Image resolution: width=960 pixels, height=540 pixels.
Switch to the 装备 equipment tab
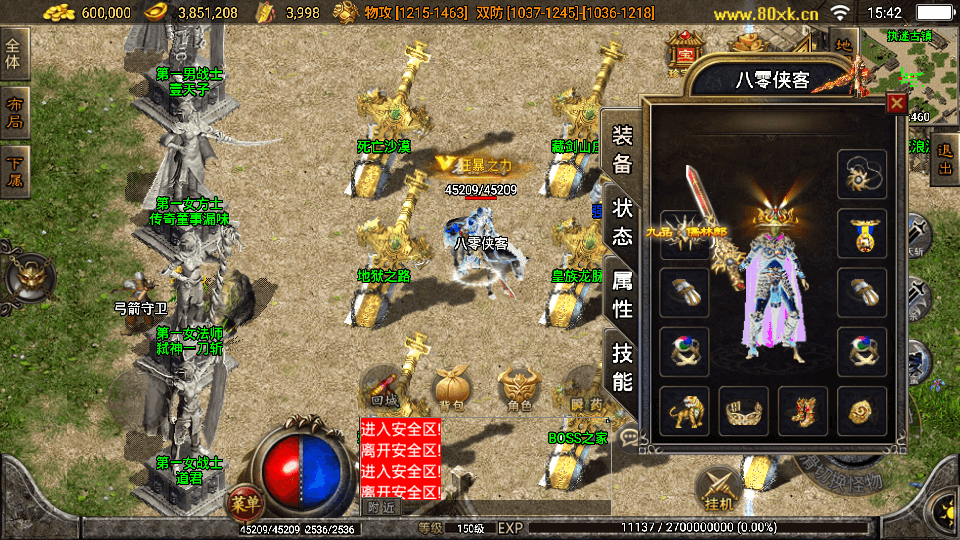pos(622,149)
